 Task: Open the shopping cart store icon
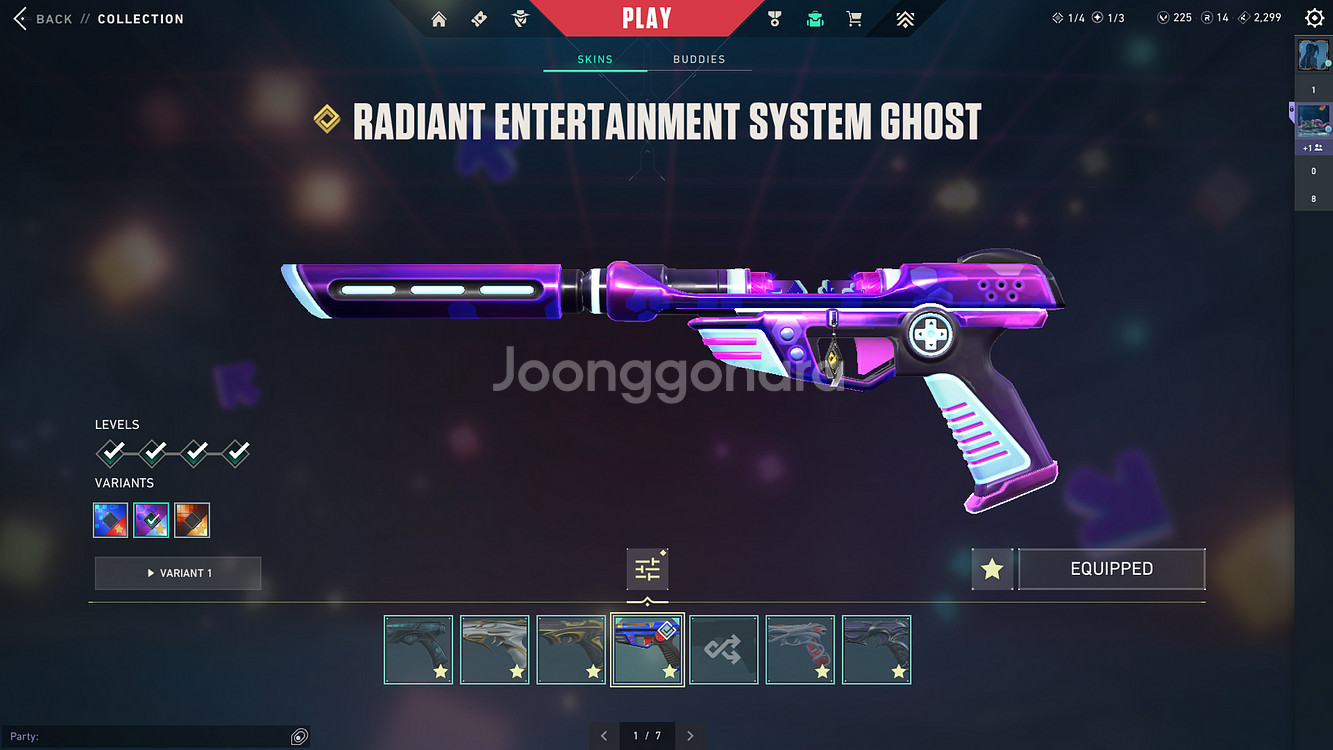854,19
